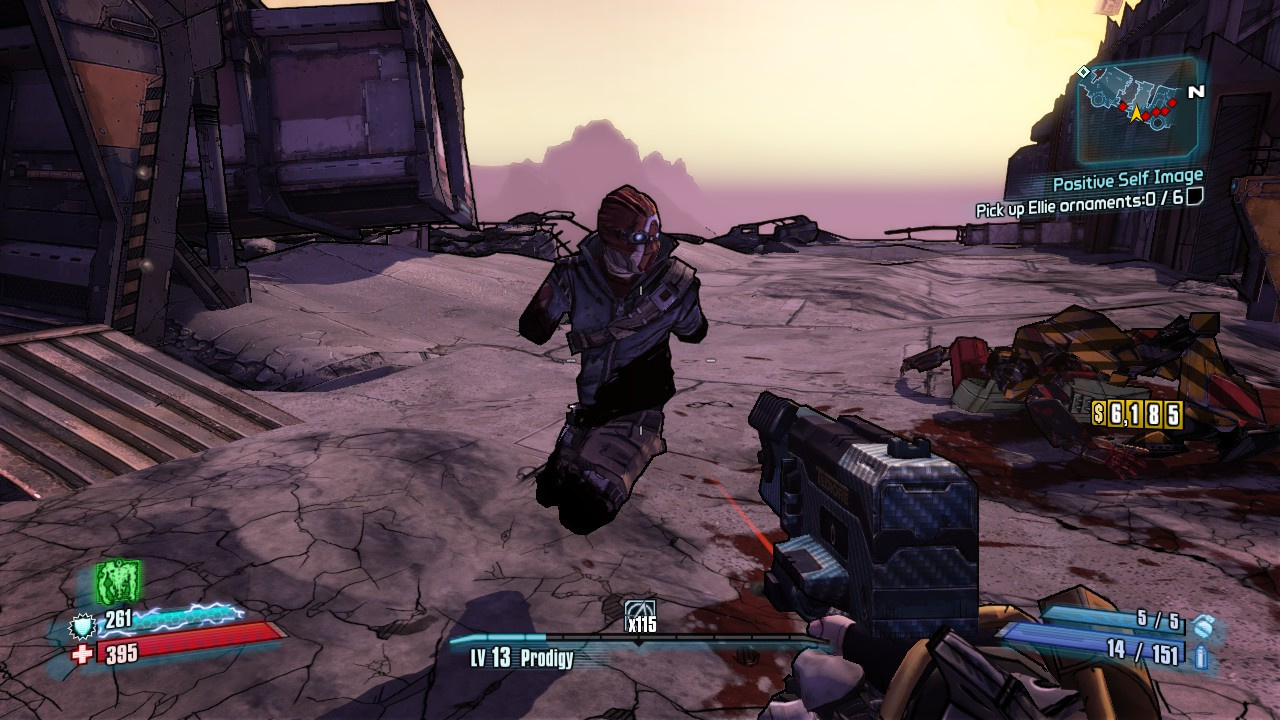Select the Positive Self Image quest tracker
Image resolution: width=1280 pixels, height=720 pixels.
(x=1127, y=183)
